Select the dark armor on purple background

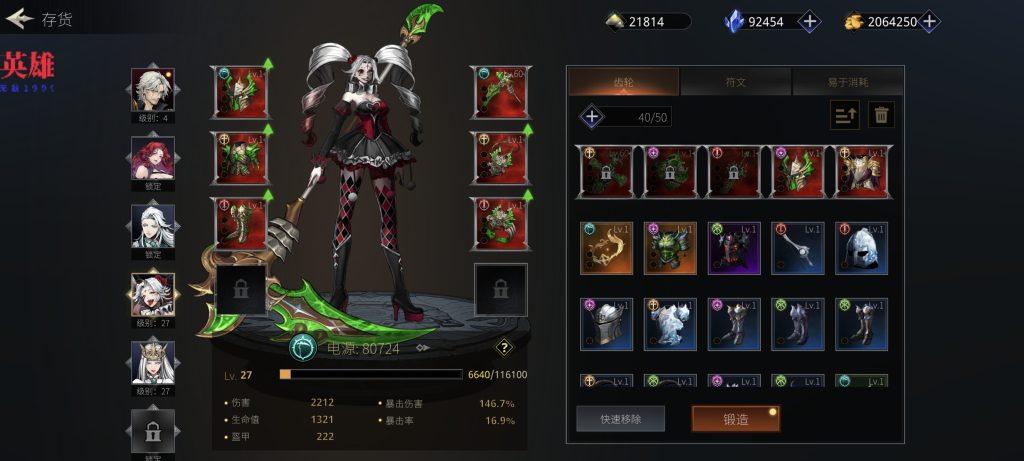734,248
